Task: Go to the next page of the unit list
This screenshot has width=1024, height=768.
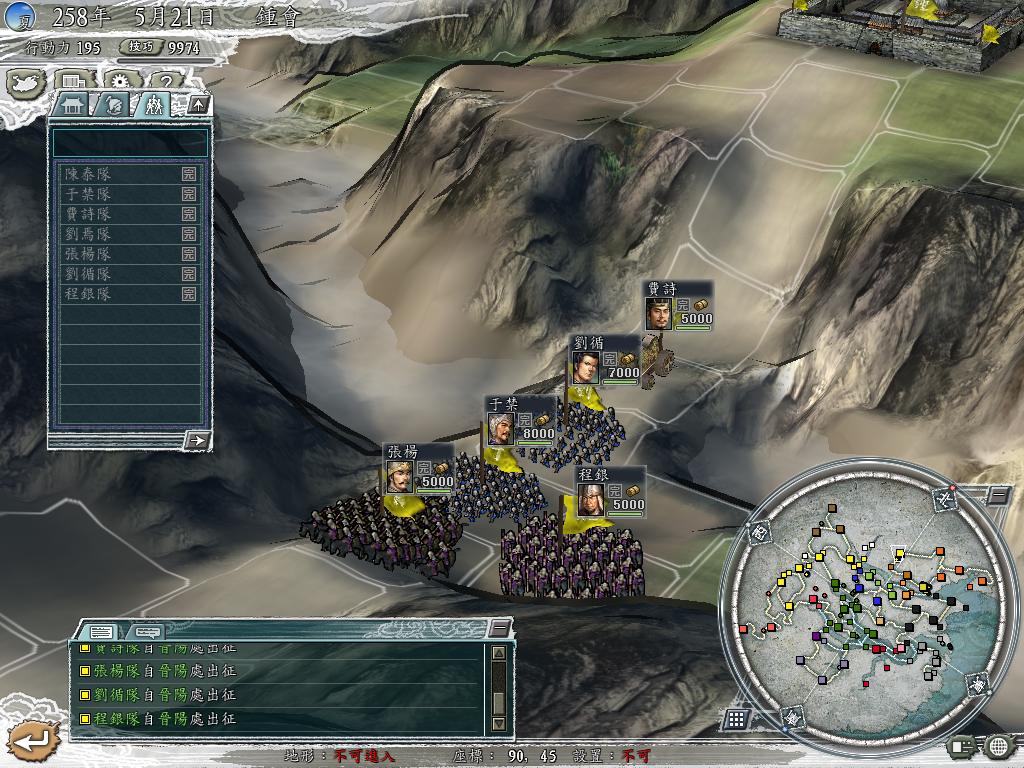Action: (x=197, y=439)
